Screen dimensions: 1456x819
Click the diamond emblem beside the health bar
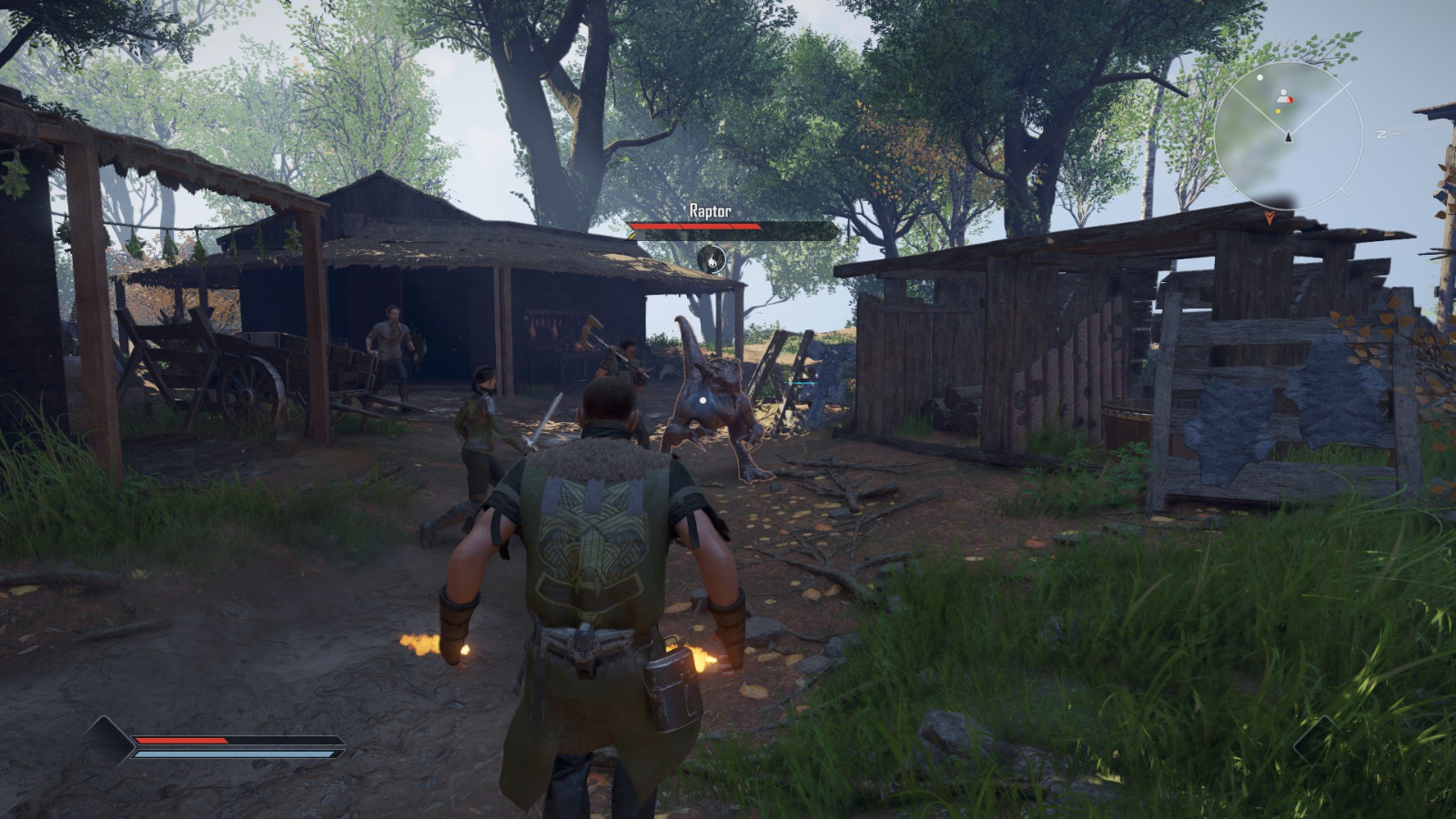pos(109,742)
